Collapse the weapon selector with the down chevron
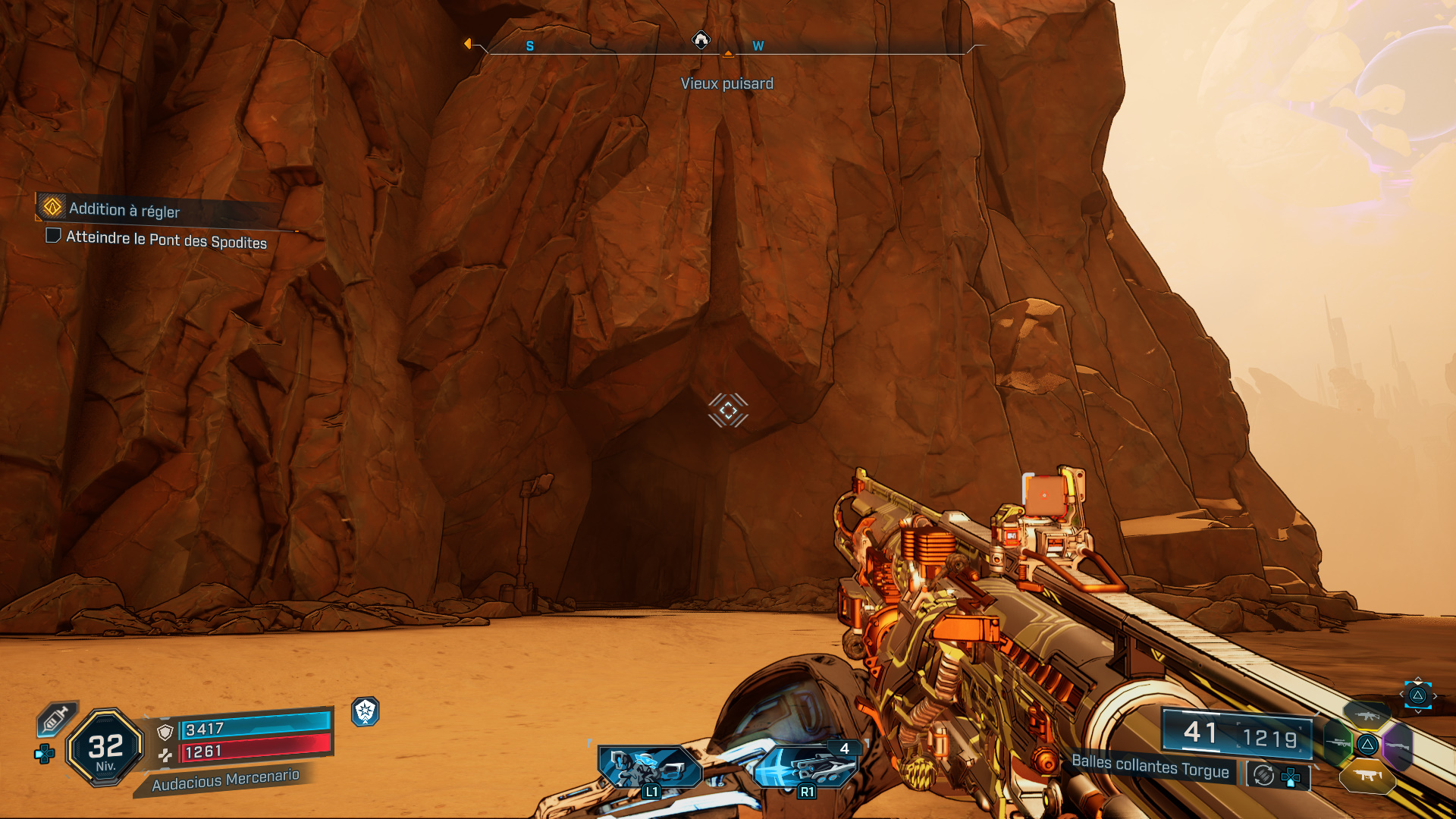 tap(1418, 711)
